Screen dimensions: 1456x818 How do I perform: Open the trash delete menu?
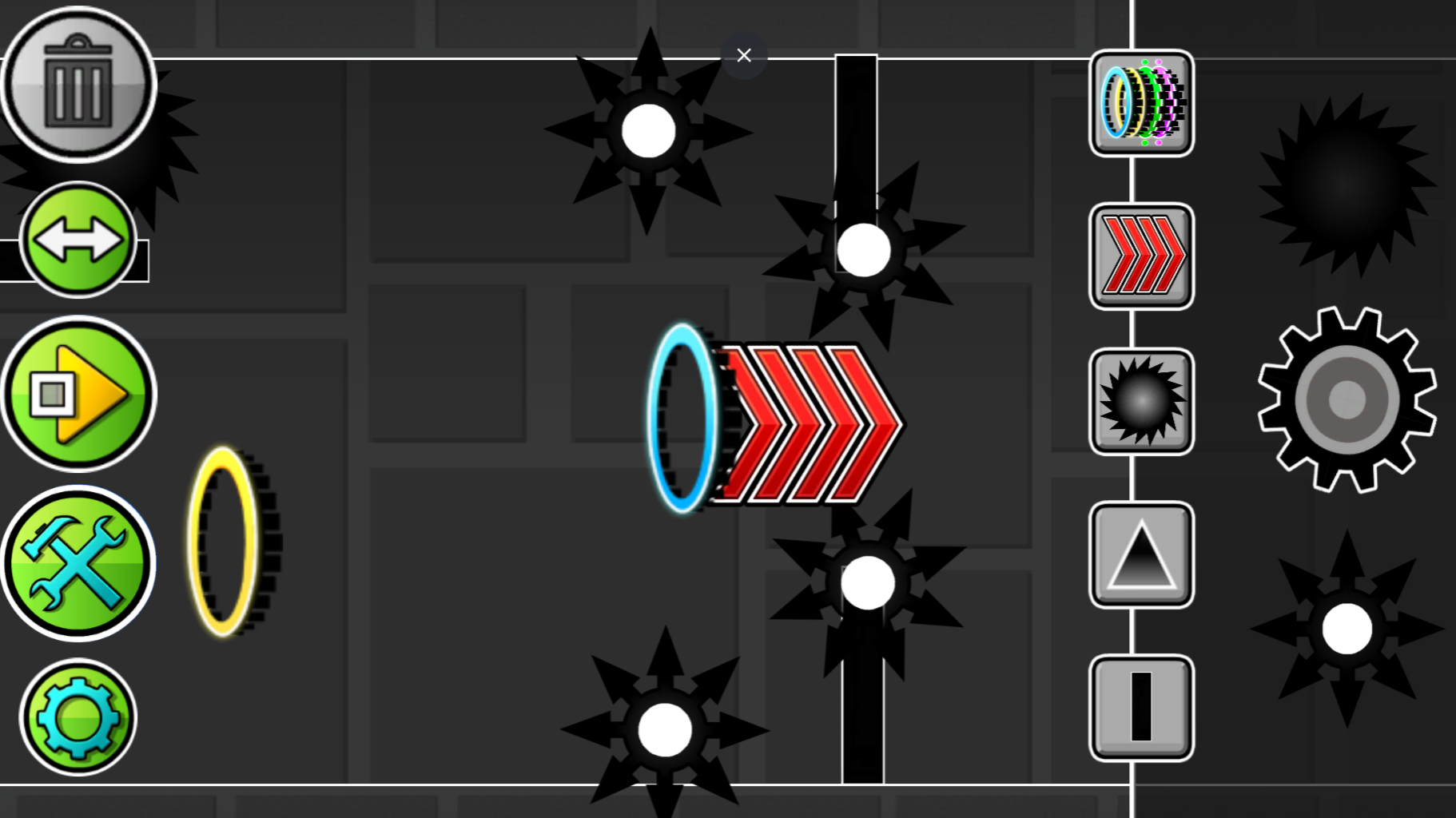click(x=78, y=84)
